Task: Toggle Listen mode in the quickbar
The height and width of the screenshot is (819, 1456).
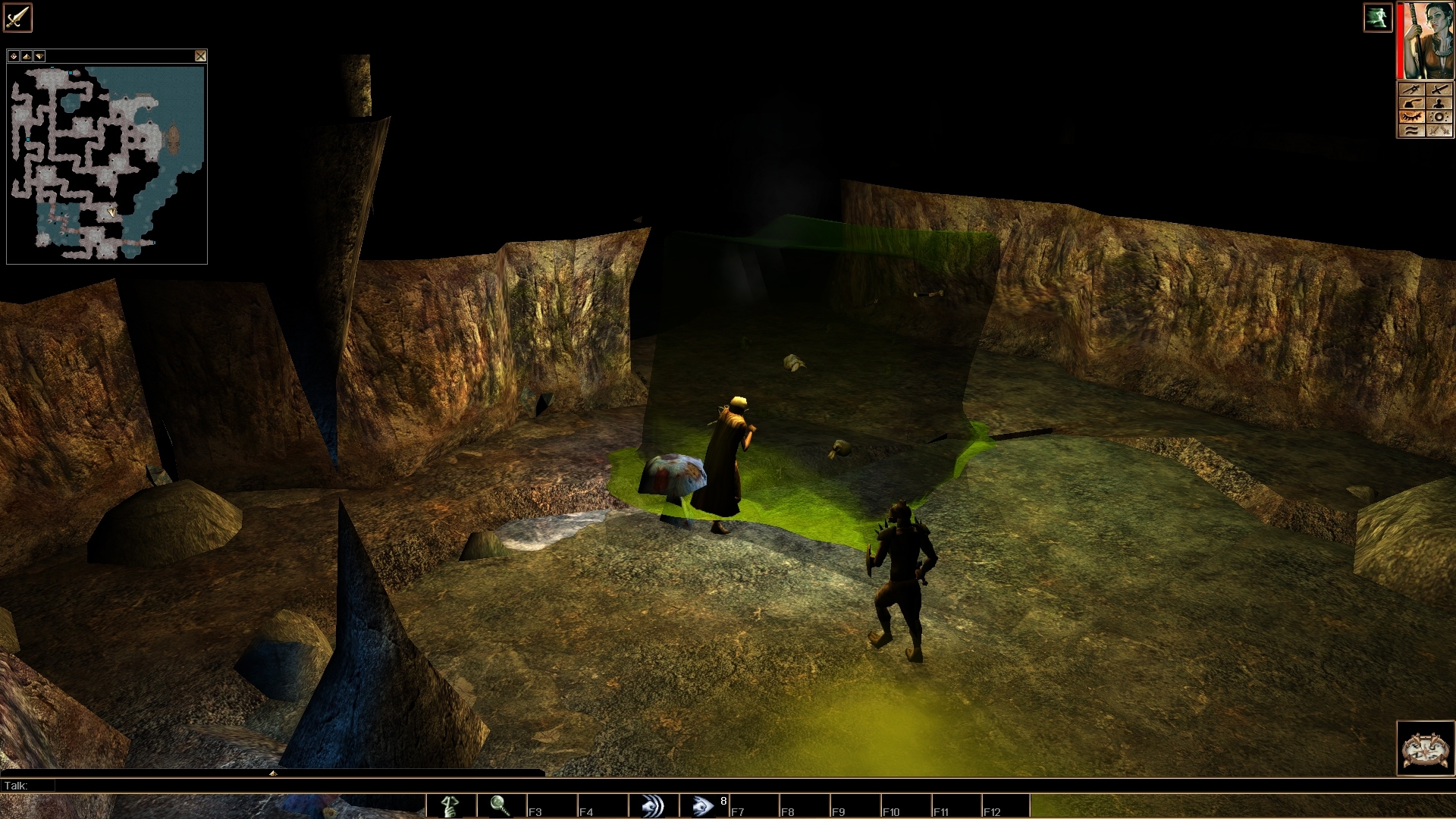Action: point(654,805)
